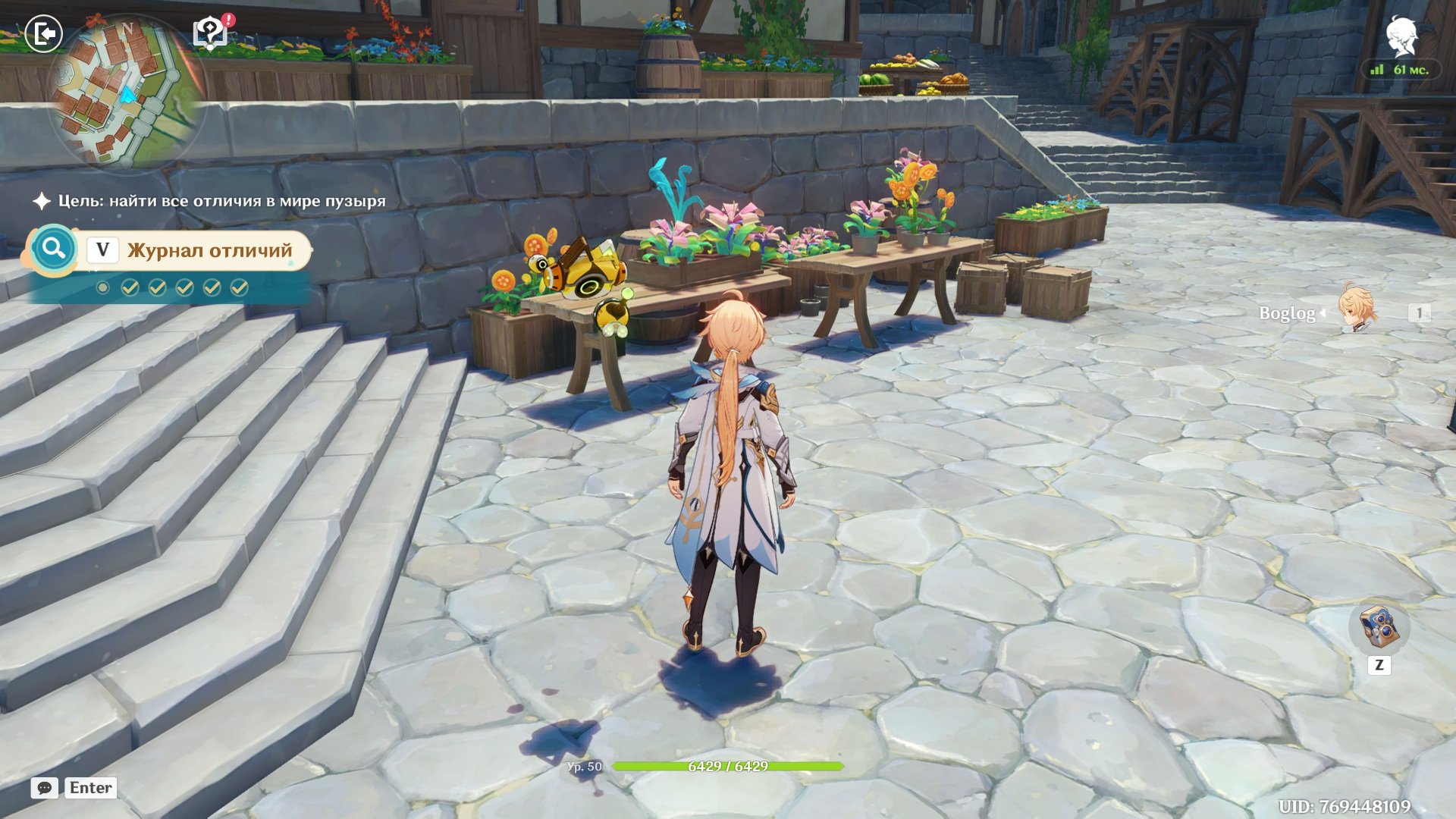Open the tutorial question-mark icon
Viewport: 1456px width, 819px height.
(210, 33)
